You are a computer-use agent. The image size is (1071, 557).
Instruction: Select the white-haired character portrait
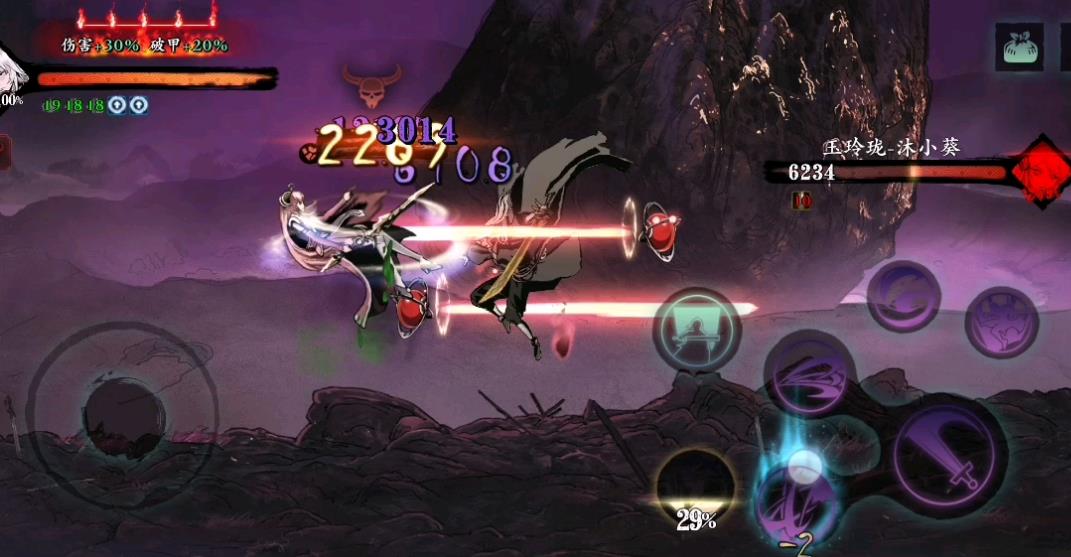tap(8, 70)
